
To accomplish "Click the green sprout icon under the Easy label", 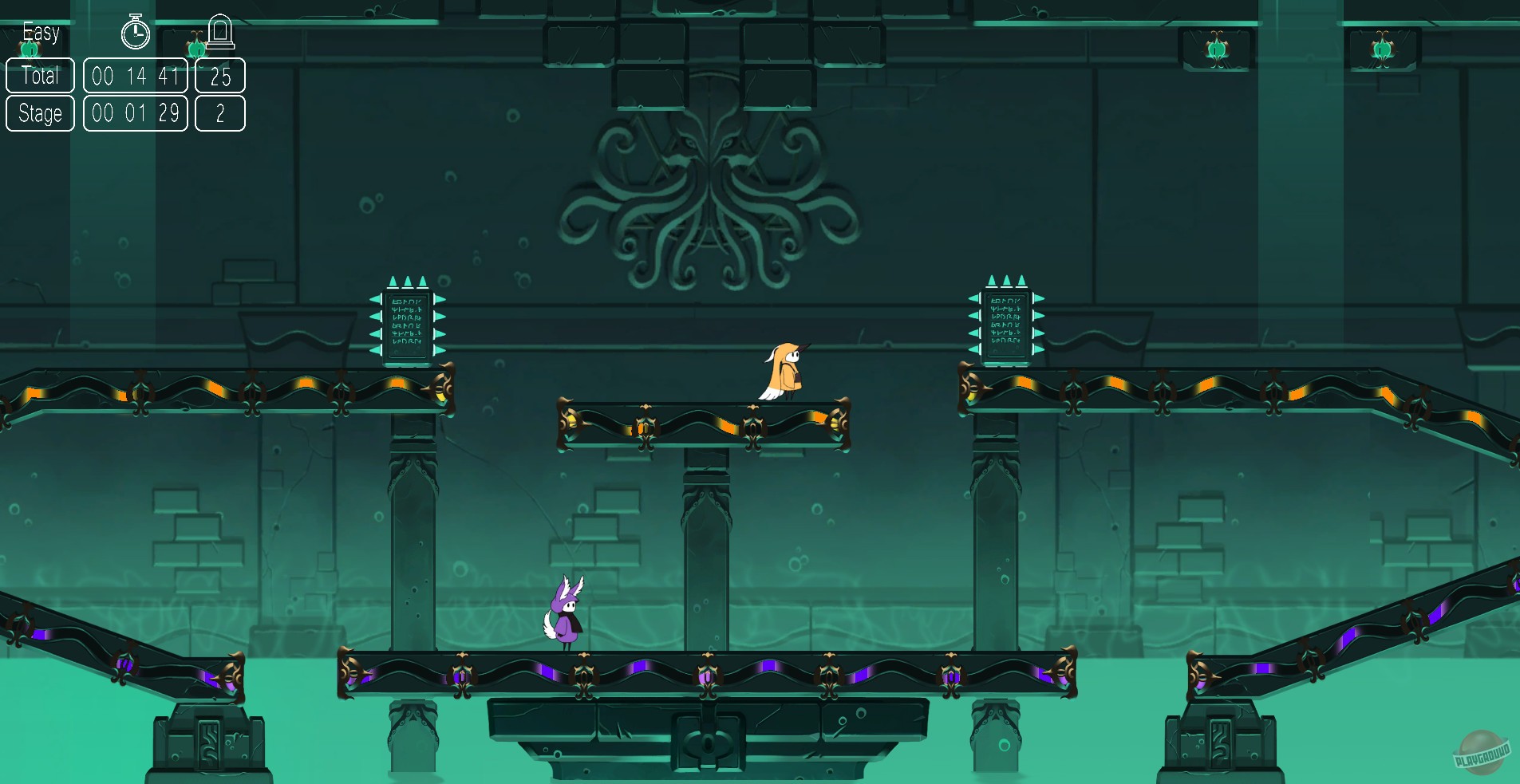I will coord(30,48).
